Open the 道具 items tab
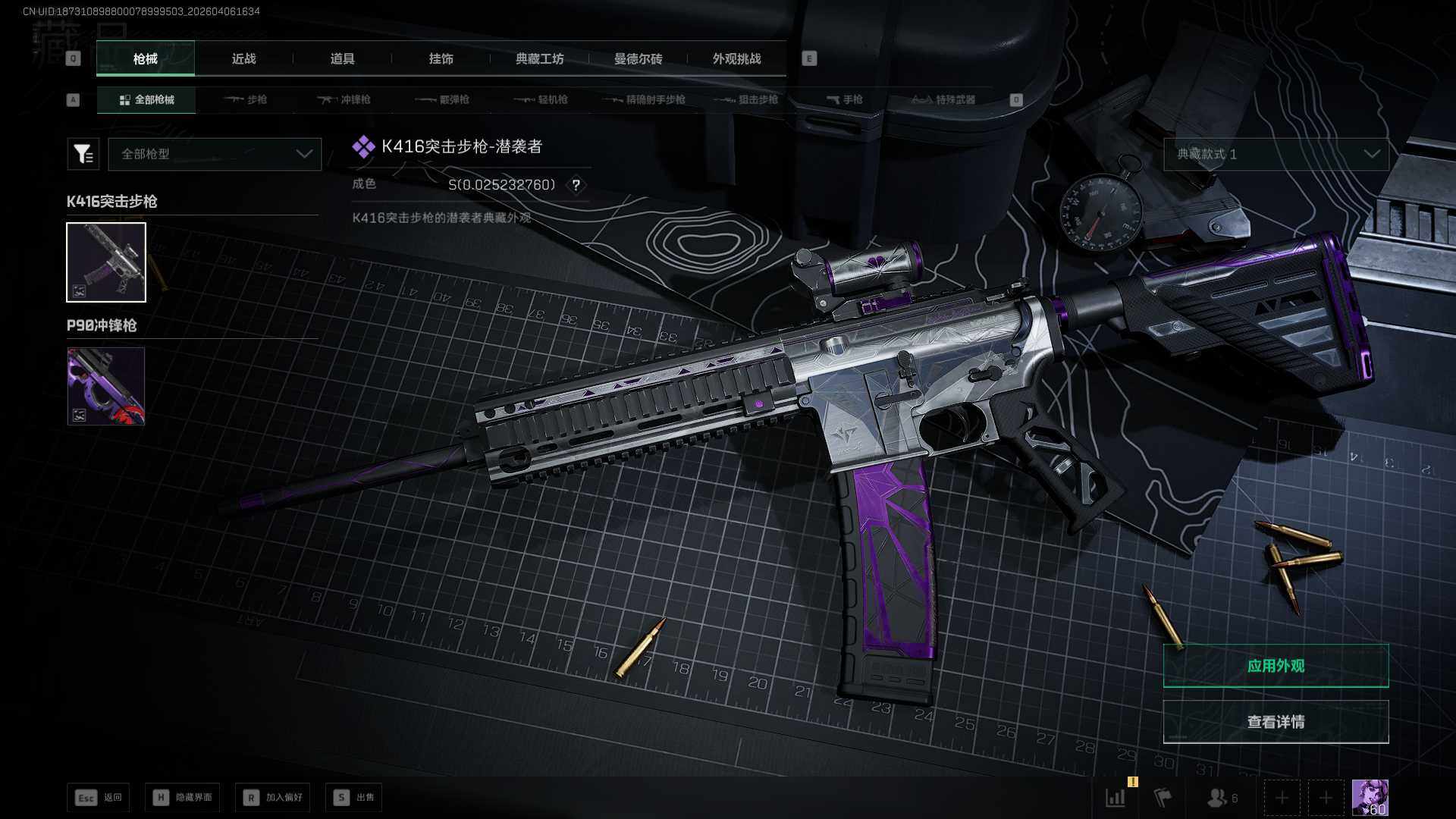 click(342, 58)
